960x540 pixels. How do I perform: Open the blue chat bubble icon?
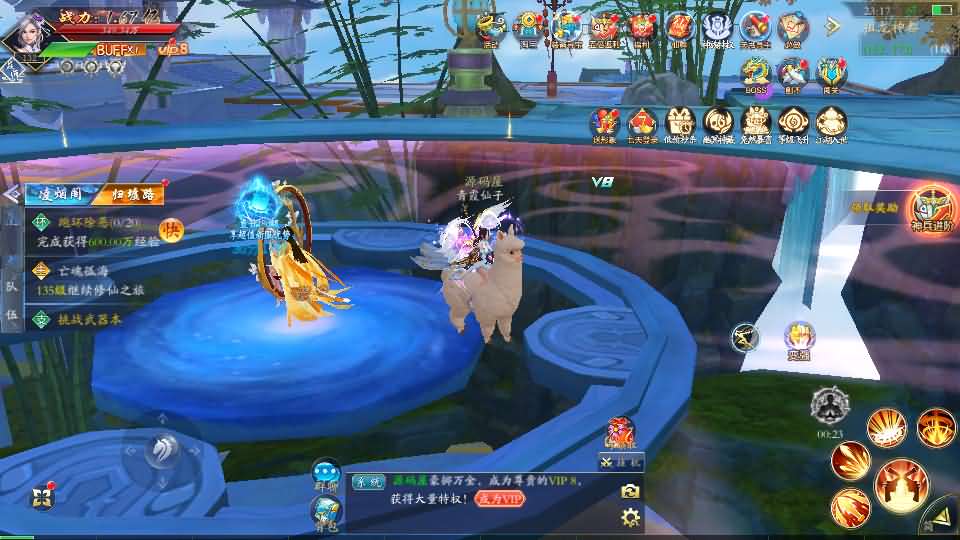pyautogui.click(x=325, y=472)
